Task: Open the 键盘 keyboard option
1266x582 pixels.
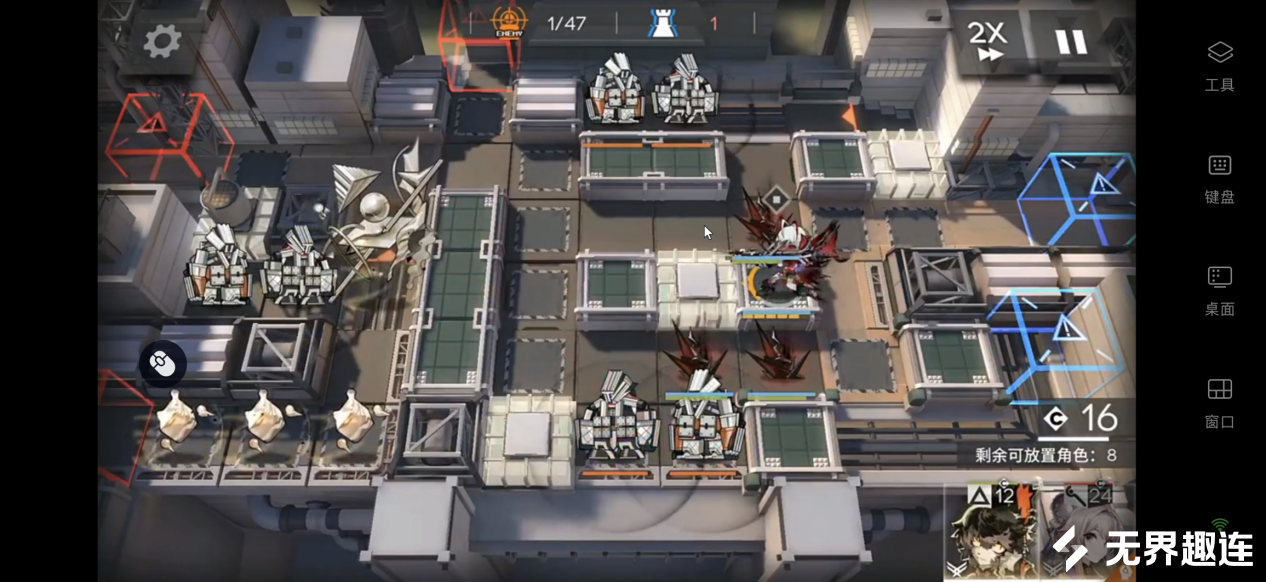Action: [x=1219, y=178]
